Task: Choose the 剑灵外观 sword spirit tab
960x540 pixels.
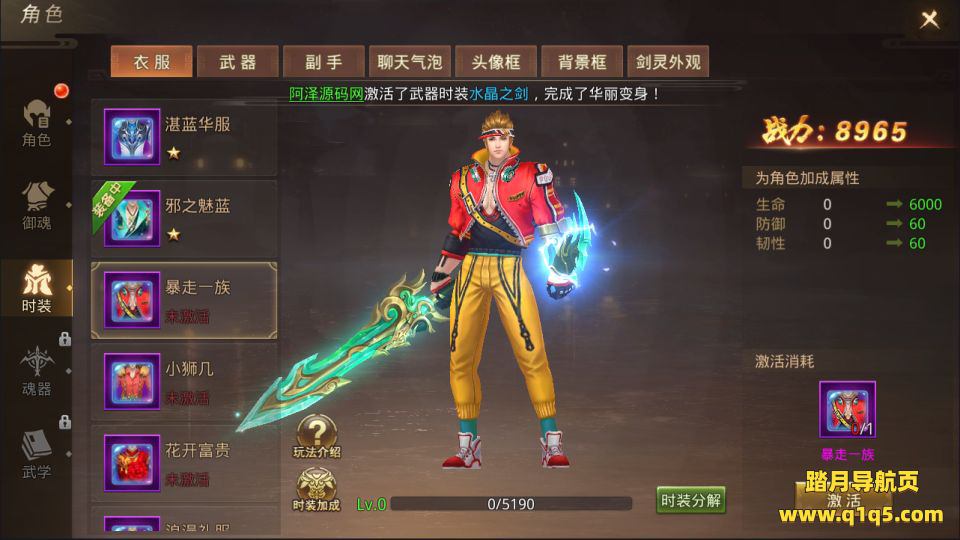Action: point(668,62)
